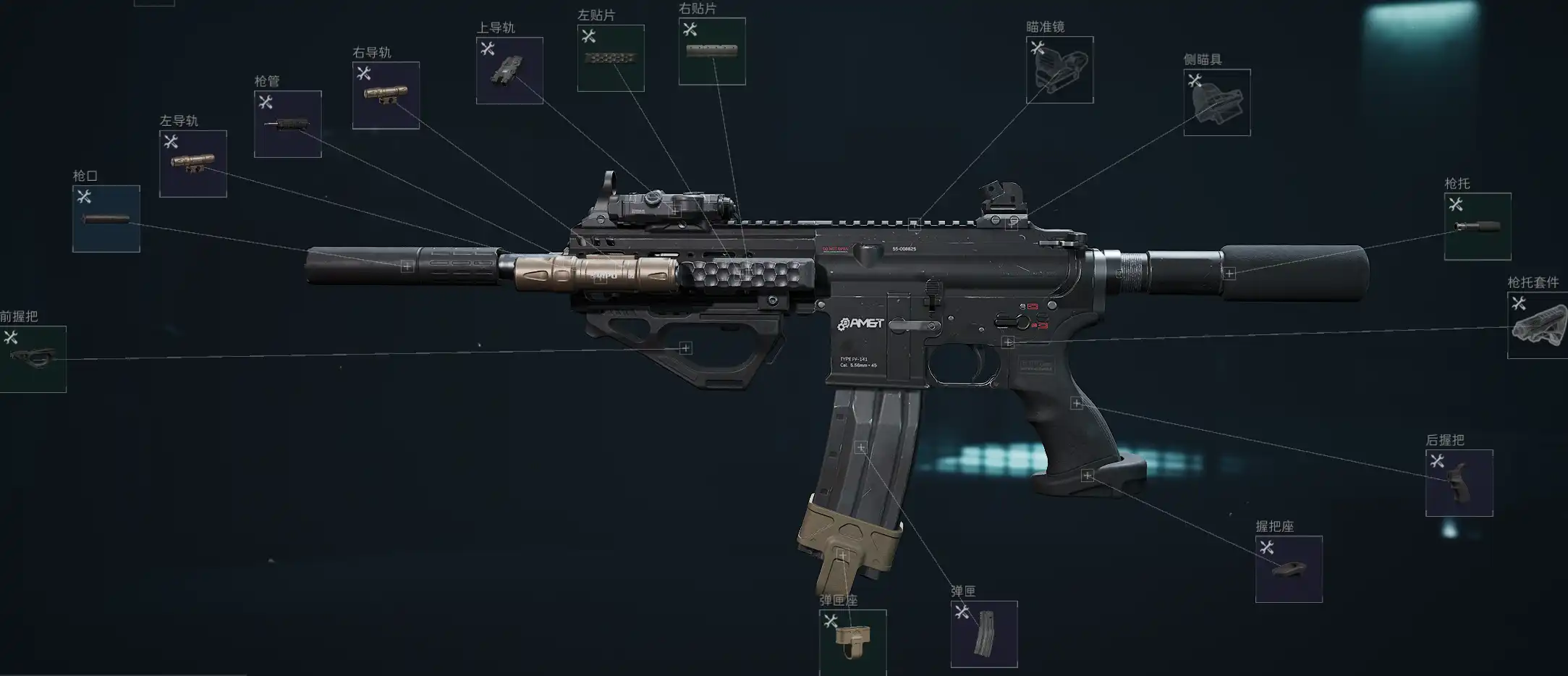The image size is (1568, 676).
Task: Choose the 后握把 rear grip slot
Action: [x=1459, y=483]
